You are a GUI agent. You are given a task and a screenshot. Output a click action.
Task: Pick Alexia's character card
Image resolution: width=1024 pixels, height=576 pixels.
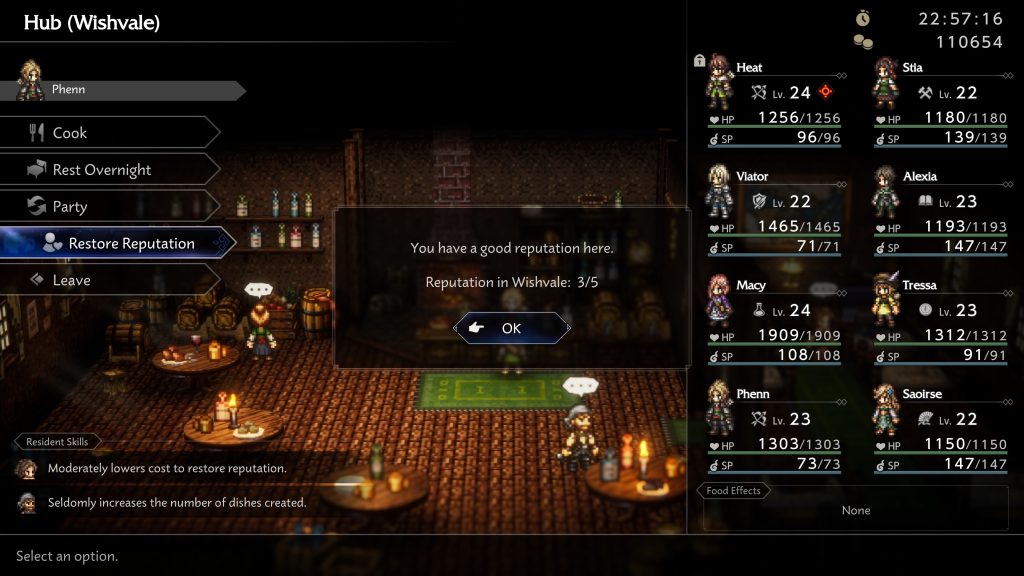[x=940, y=211]
